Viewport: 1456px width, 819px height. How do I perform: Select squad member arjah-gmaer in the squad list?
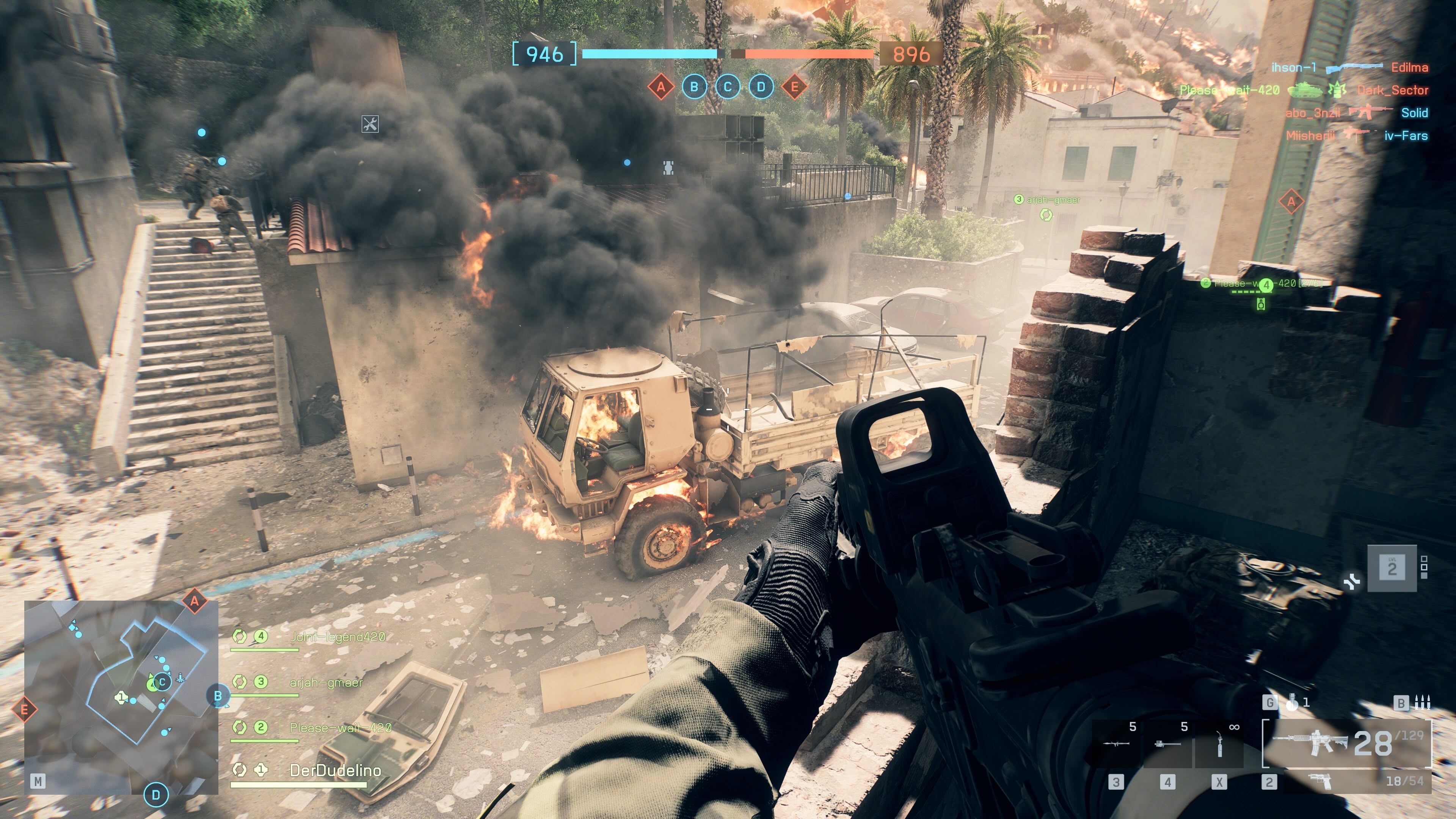(x=326, y=683)
